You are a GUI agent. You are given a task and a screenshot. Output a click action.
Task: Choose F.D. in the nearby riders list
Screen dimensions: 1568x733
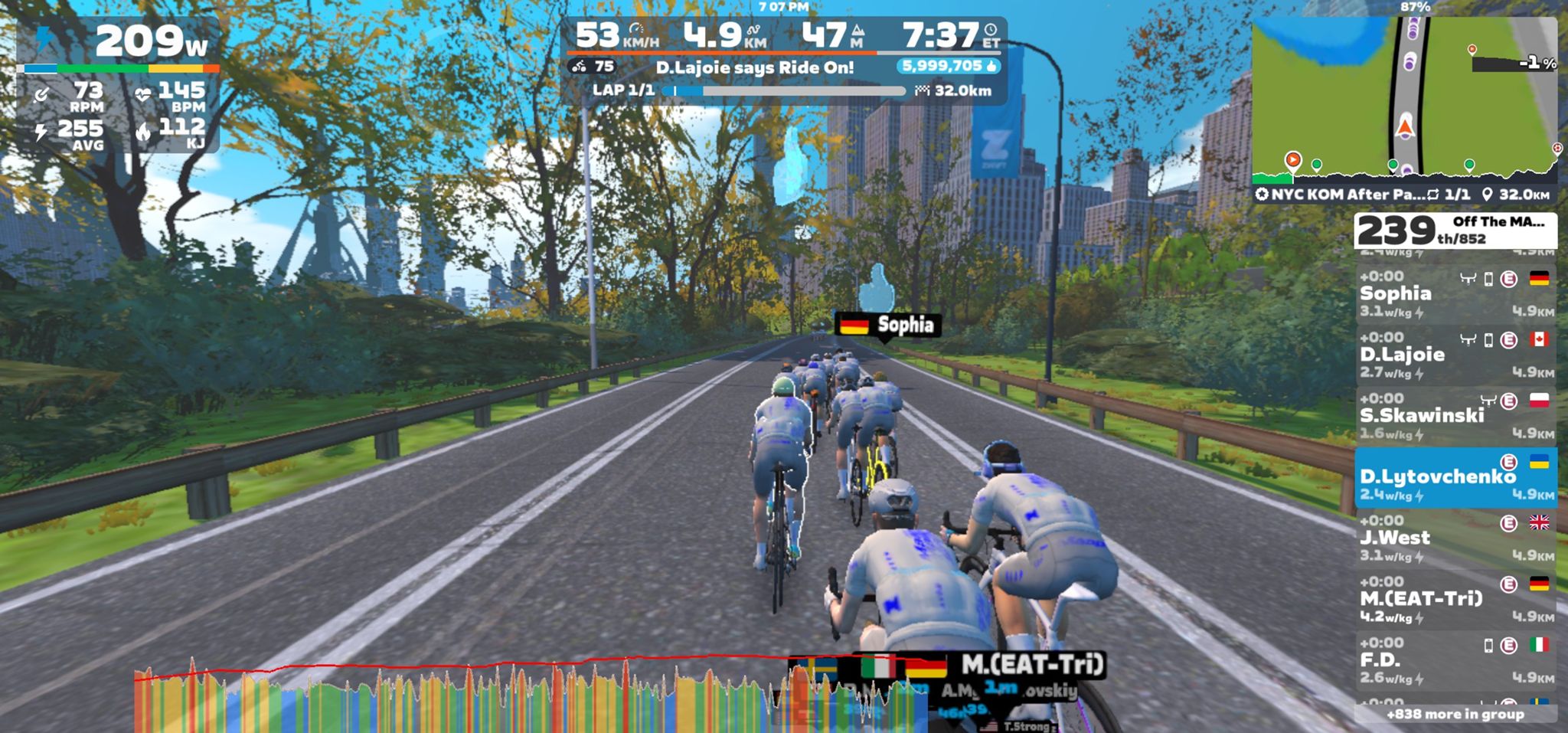(x=1455, y=661)
